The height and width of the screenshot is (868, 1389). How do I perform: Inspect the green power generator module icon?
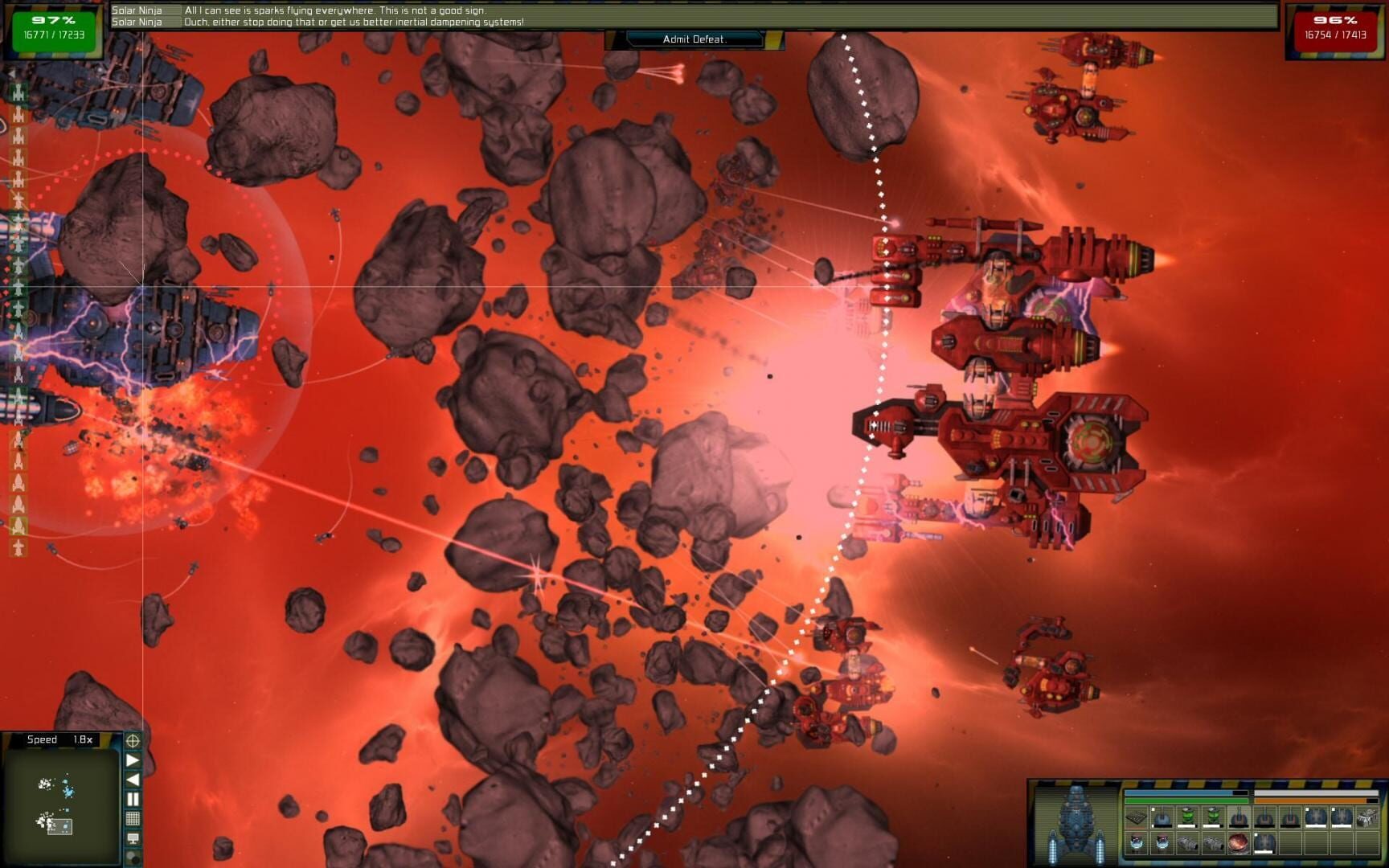point(1187,816)
